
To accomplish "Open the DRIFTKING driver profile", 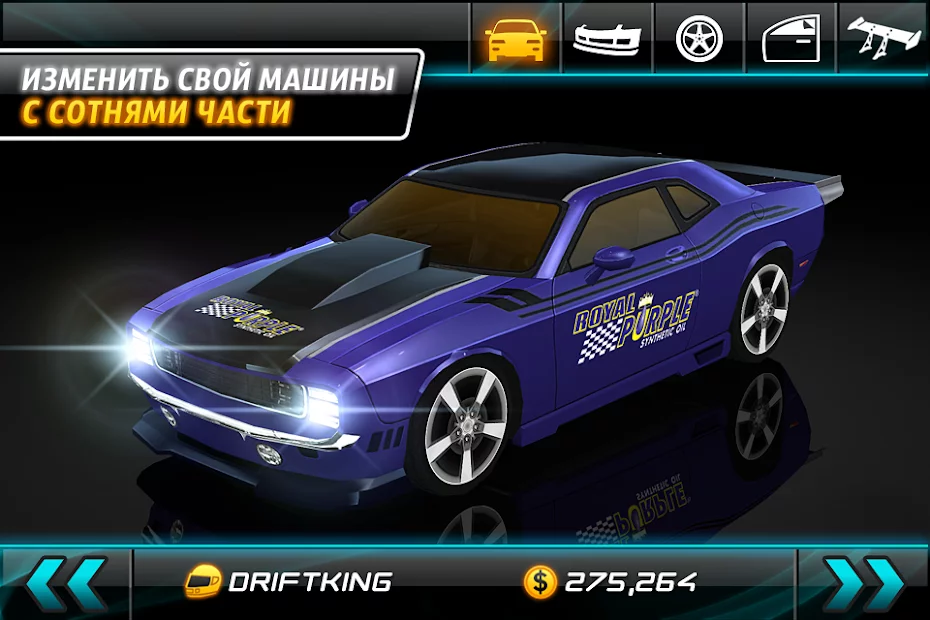I will (290, 582).
